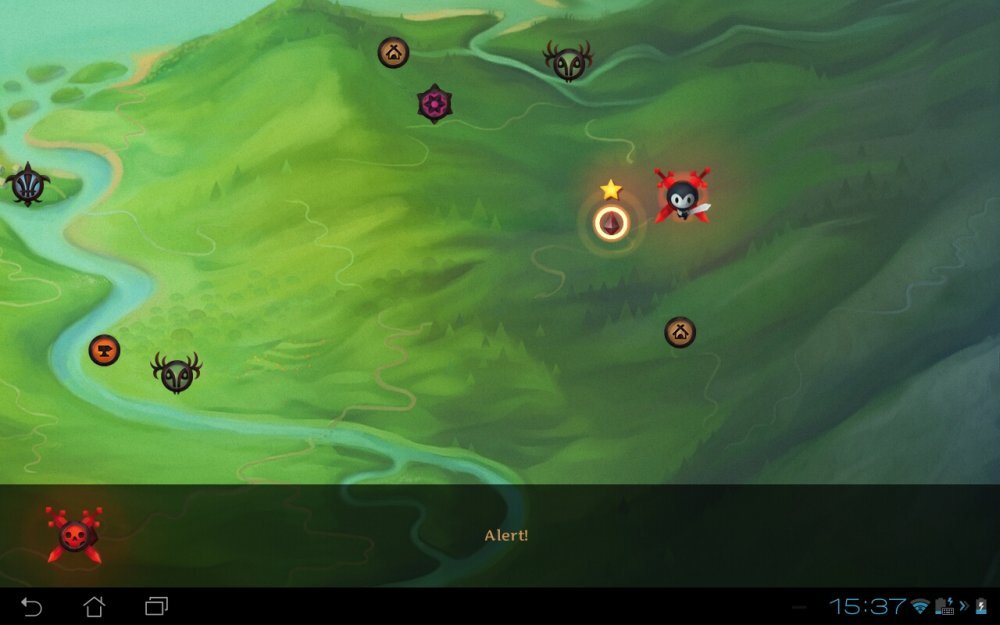Go back with Android back button

[x=32, y=606]
